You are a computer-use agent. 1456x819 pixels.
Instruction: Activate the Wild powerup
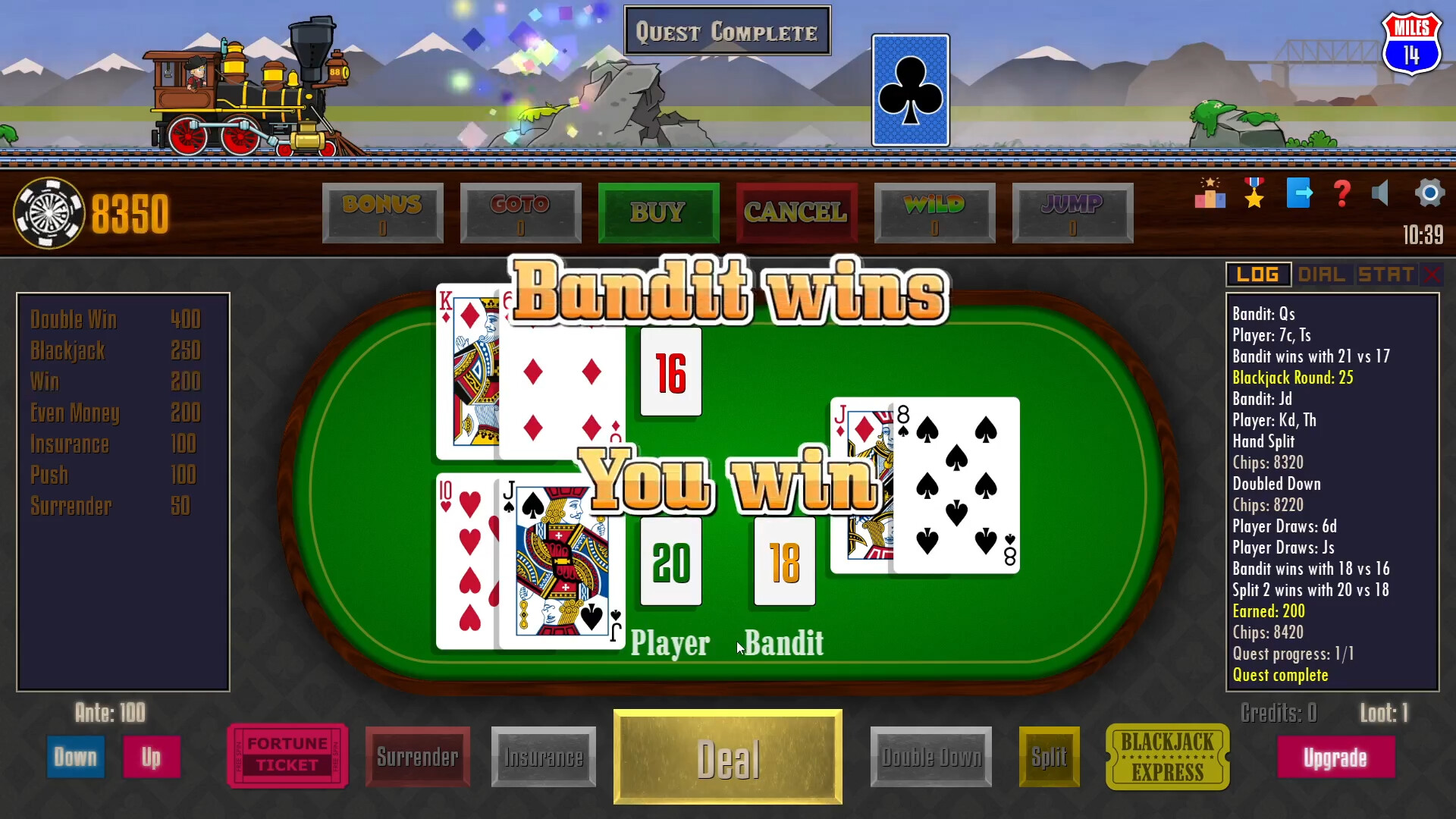[x=934, y=213]
